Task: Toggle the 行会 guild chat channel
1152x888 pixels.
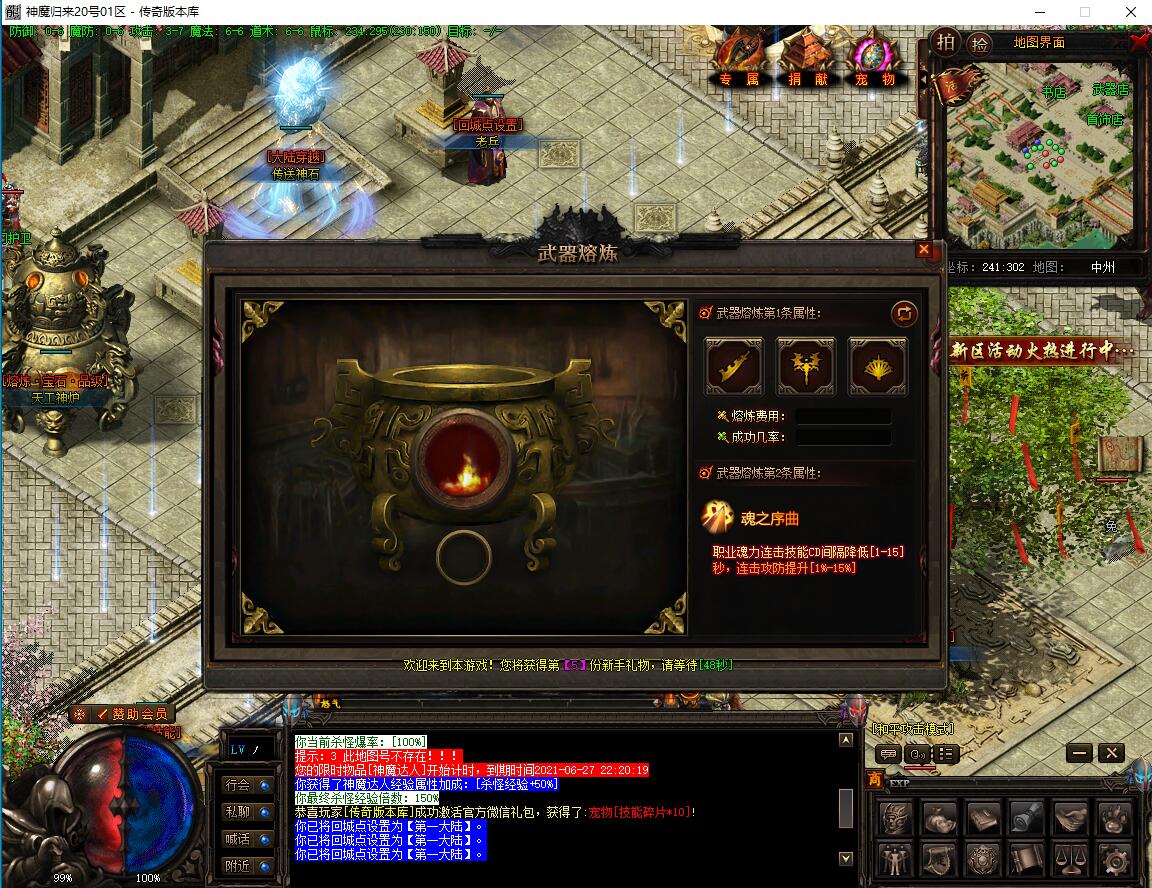Action: coord(247,785)
